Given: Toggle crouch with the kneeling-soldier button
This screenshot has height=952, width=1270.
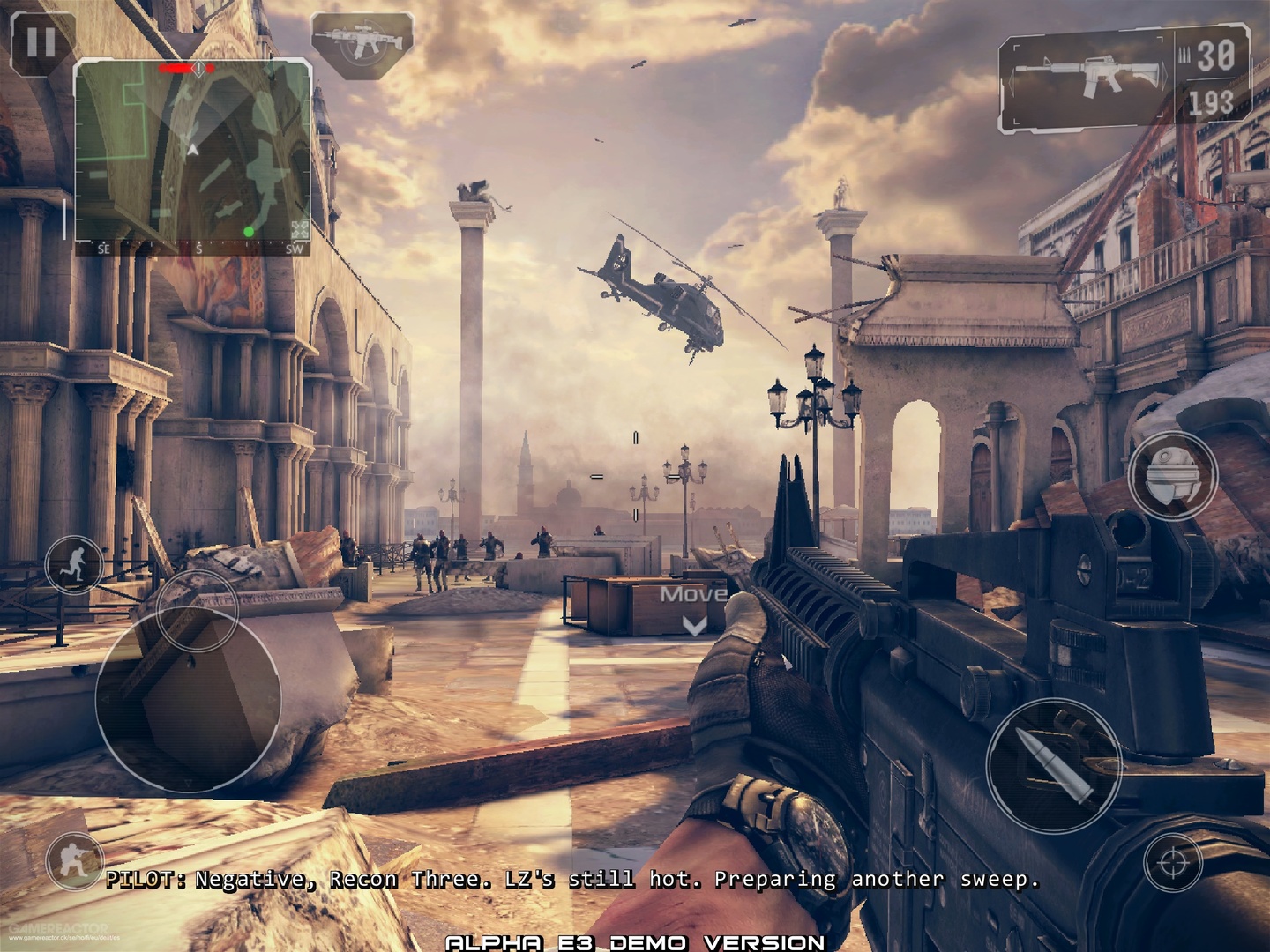Looking at the screenshot, I should click(73, 858).
